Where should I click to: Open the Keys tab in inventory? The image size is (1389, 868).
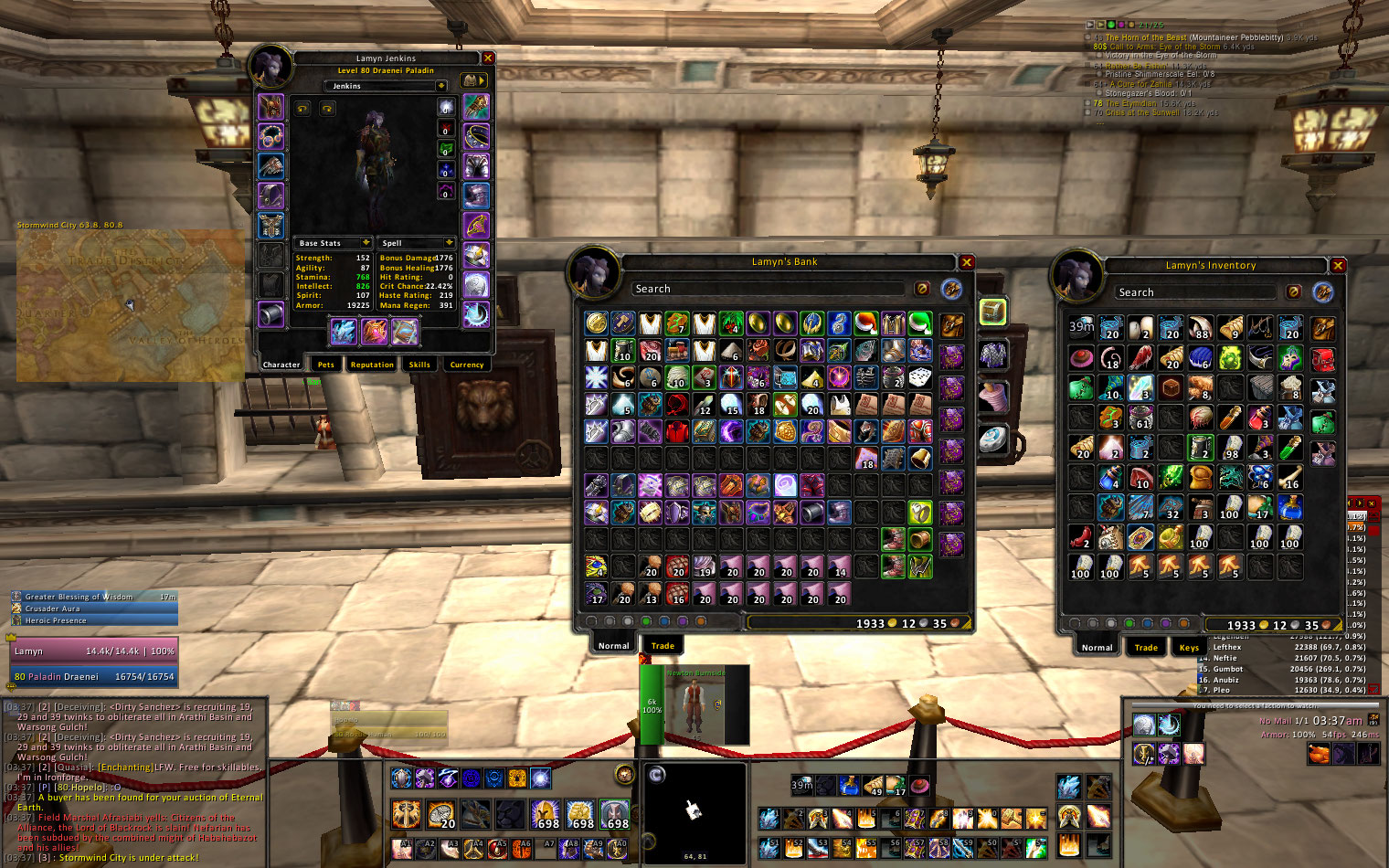click(x=1189, y=648)
